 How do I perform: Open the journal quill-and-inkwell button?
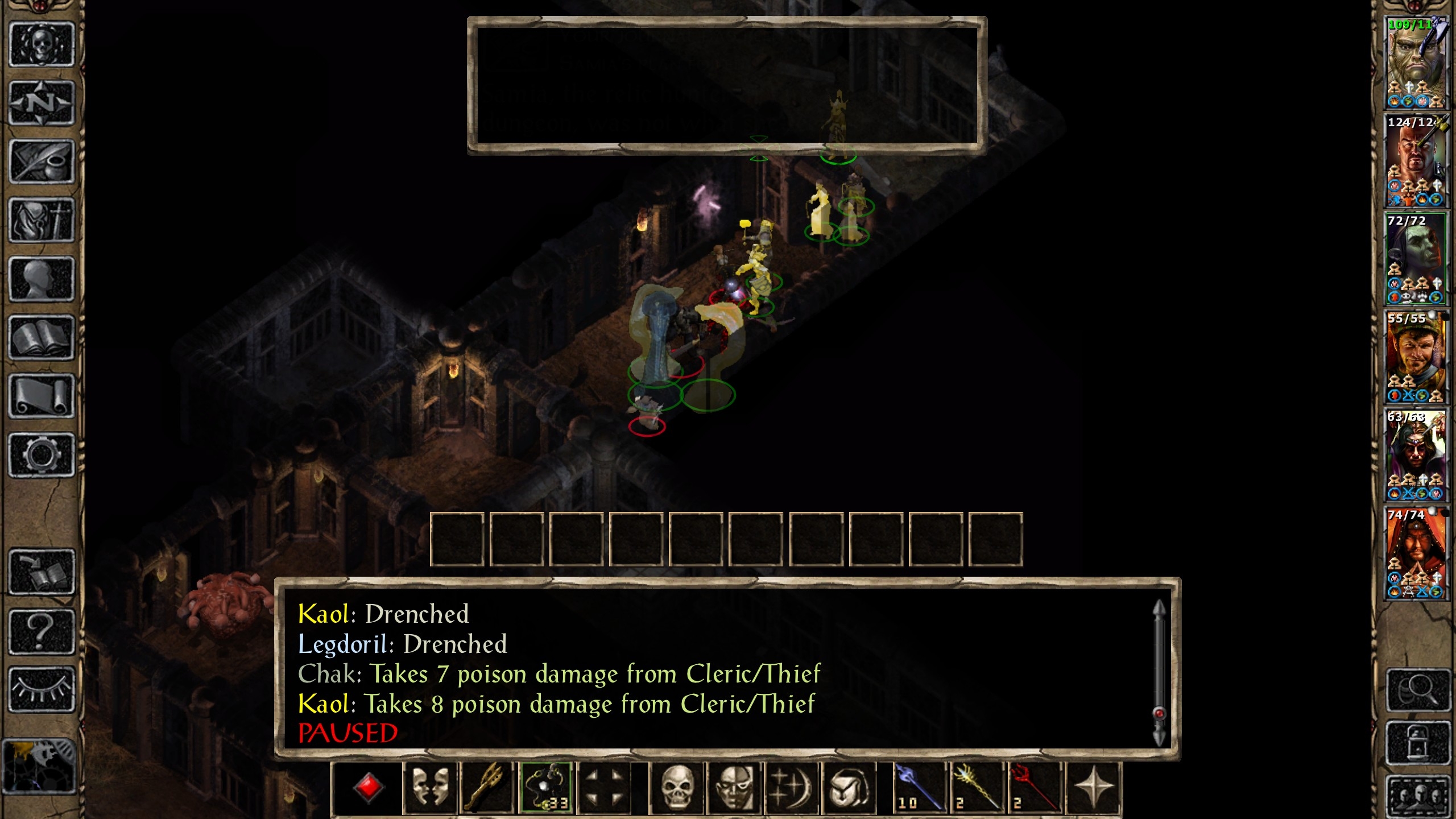tap(42, 162)
